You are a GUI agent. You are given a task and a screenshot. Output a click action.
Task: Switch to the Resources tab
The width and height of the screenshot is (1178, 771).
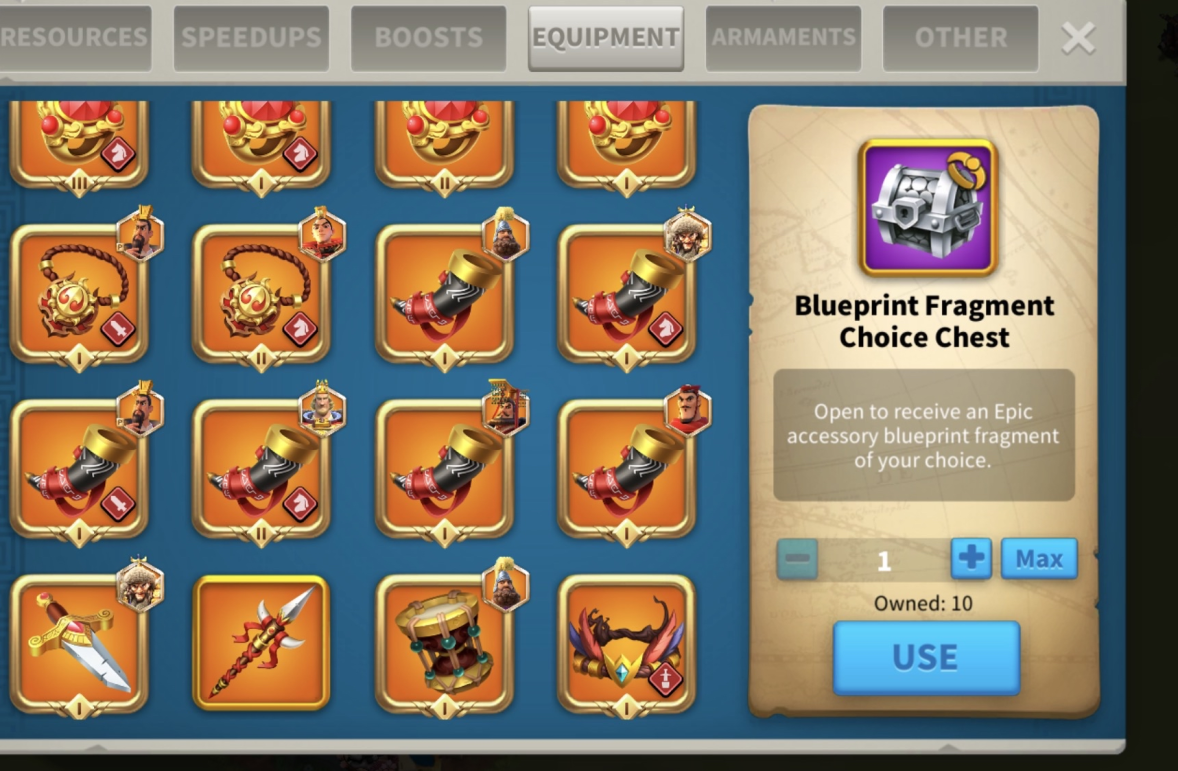pyautogui.click(x=75, y=38)
